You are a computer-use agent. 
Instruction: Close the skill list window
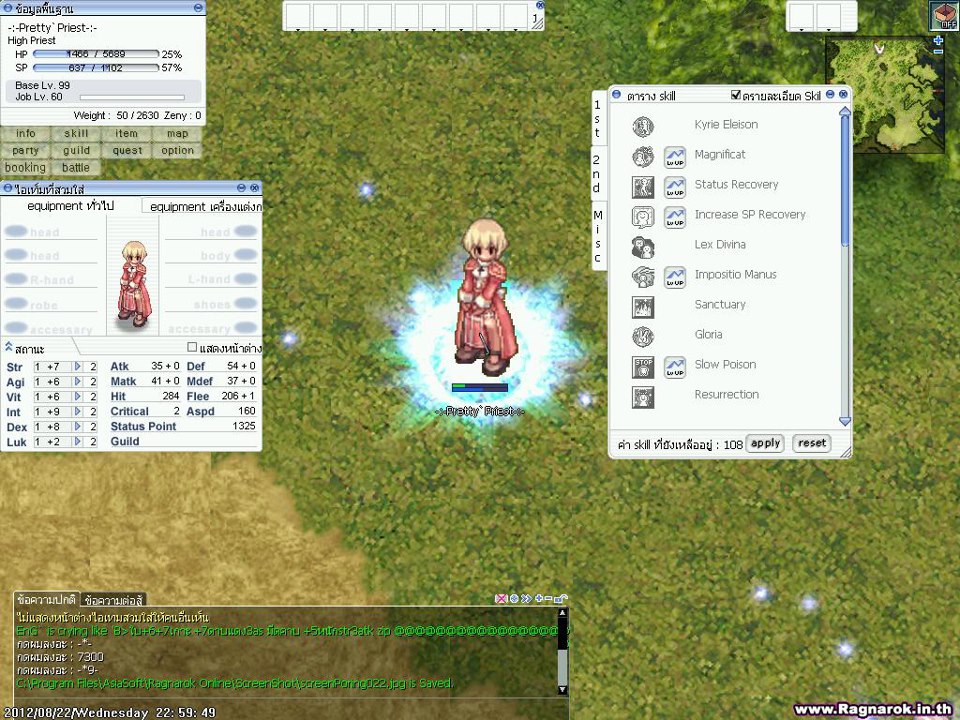(844, 95)
